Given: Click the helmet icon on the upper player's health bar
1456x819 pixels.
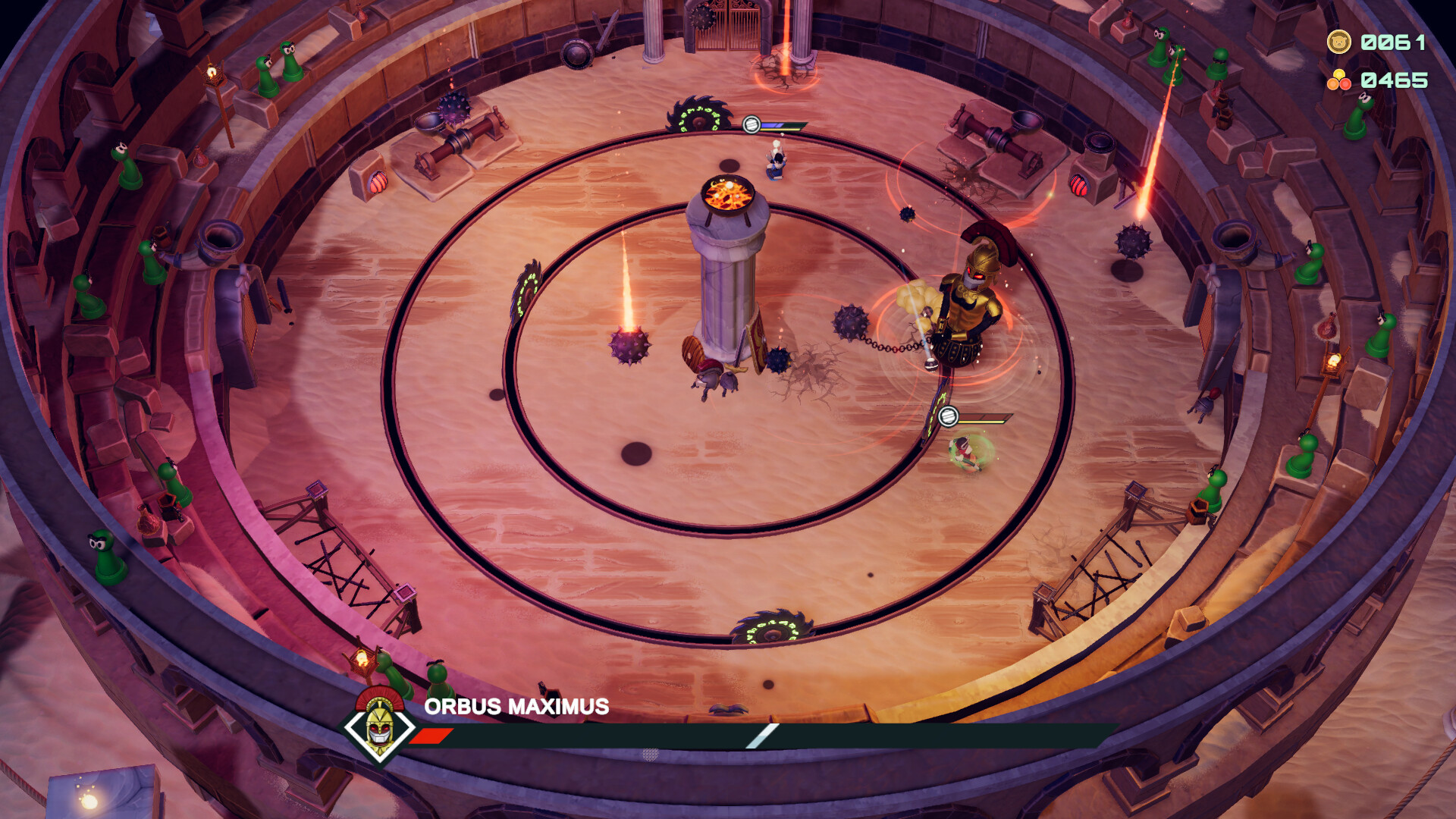Looking at the screenshot, I should pyautogui.click(x=750, y=124).
